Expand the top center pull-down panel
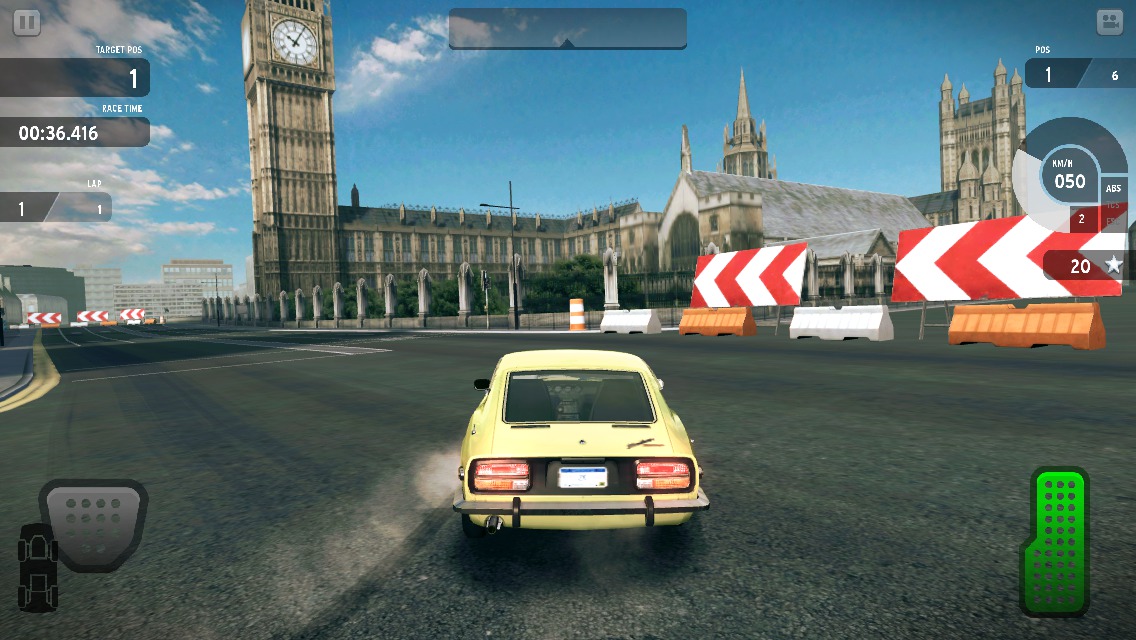The height and width of the screenshot is (640, 1136). coord(567,30)
